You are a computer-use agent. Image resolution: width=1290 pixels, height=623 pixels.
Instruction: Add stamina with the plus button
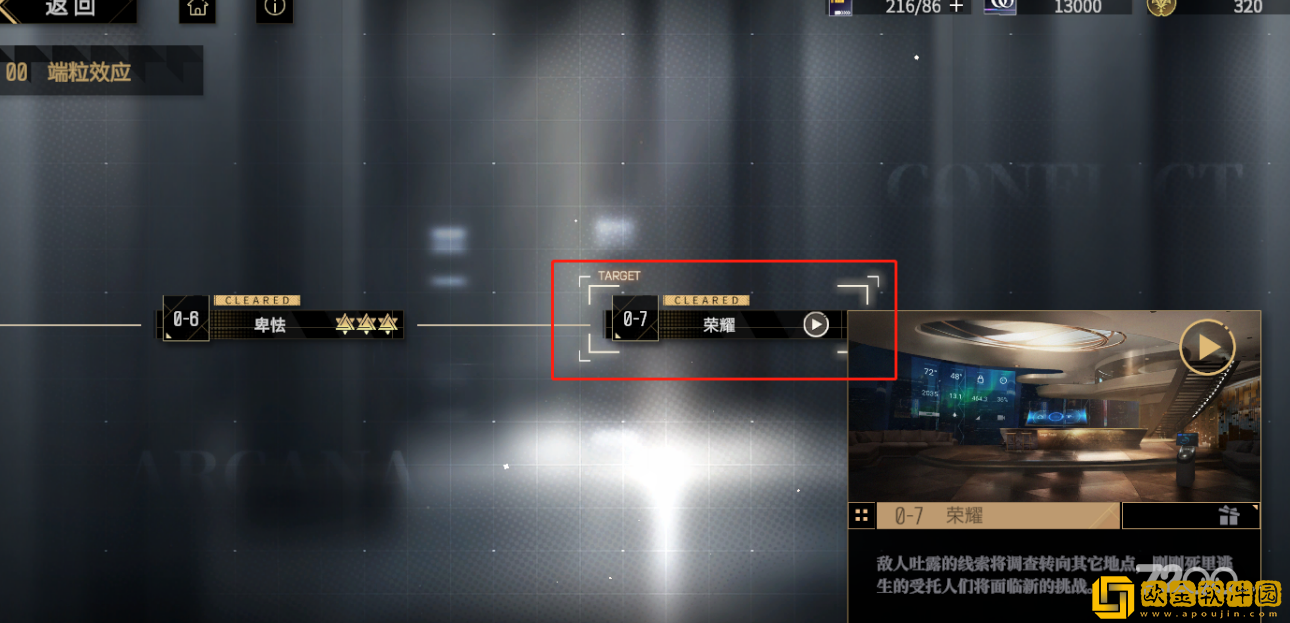click(957, 7)
